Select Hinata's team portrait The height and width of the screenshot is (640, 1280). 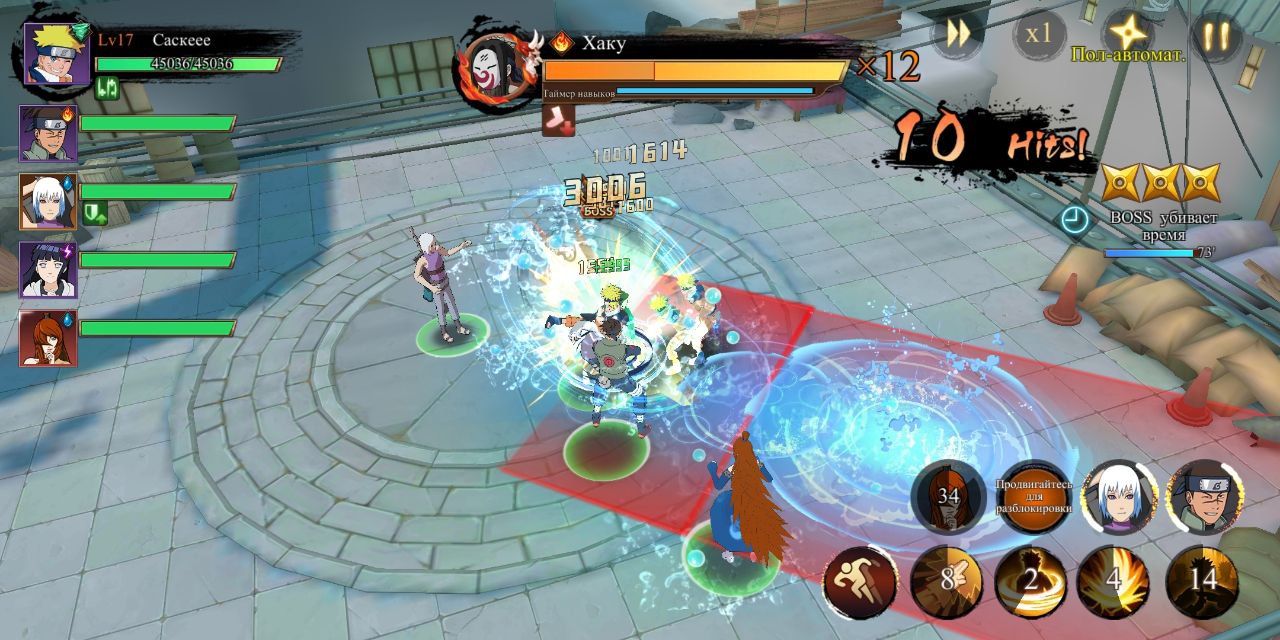click(48, 269)
